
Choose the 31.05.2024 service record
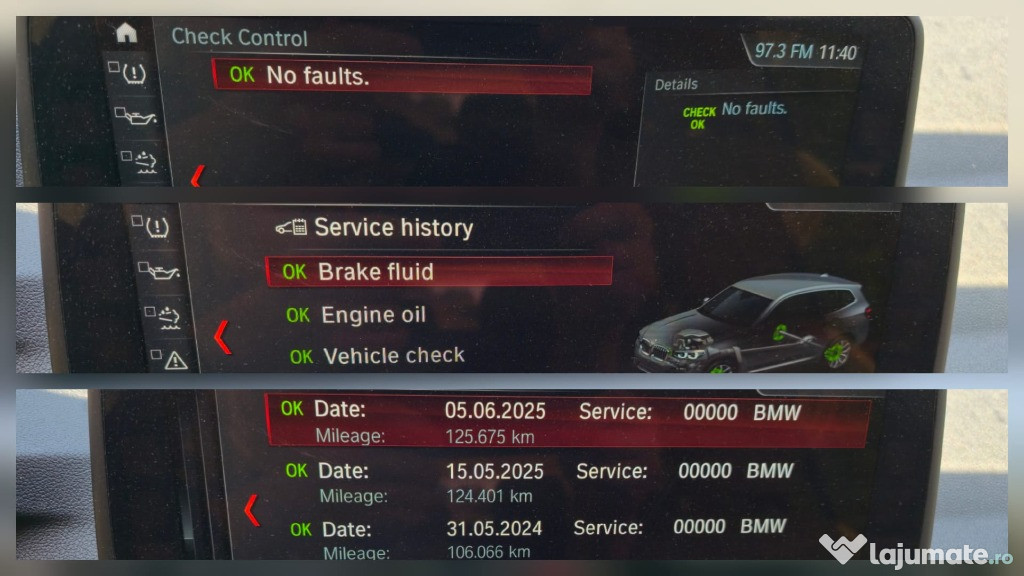(x=566, y=537)
